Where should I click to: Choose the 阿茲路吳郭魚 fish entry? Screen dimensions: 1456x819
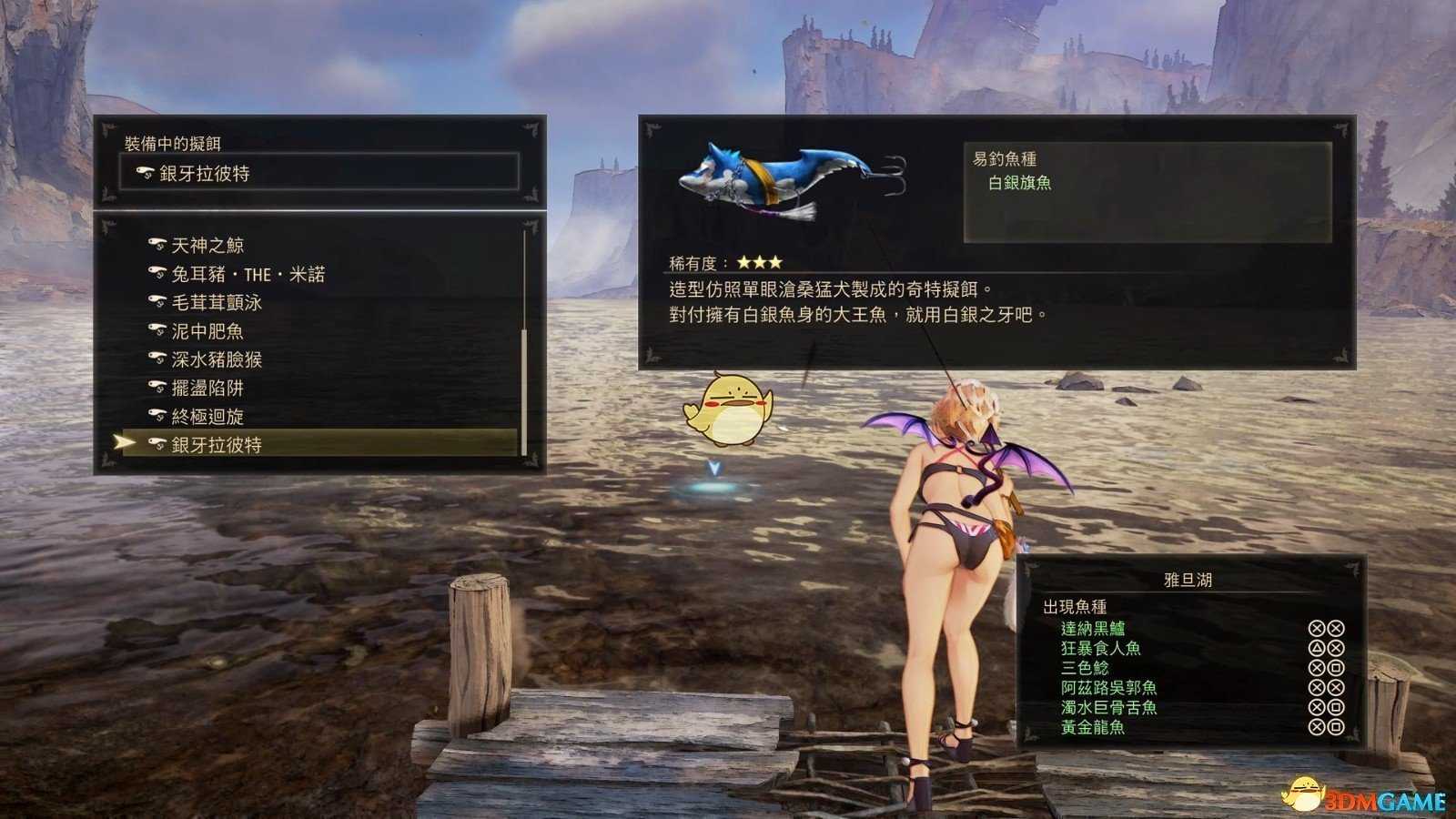click(x=1109, y=688)
